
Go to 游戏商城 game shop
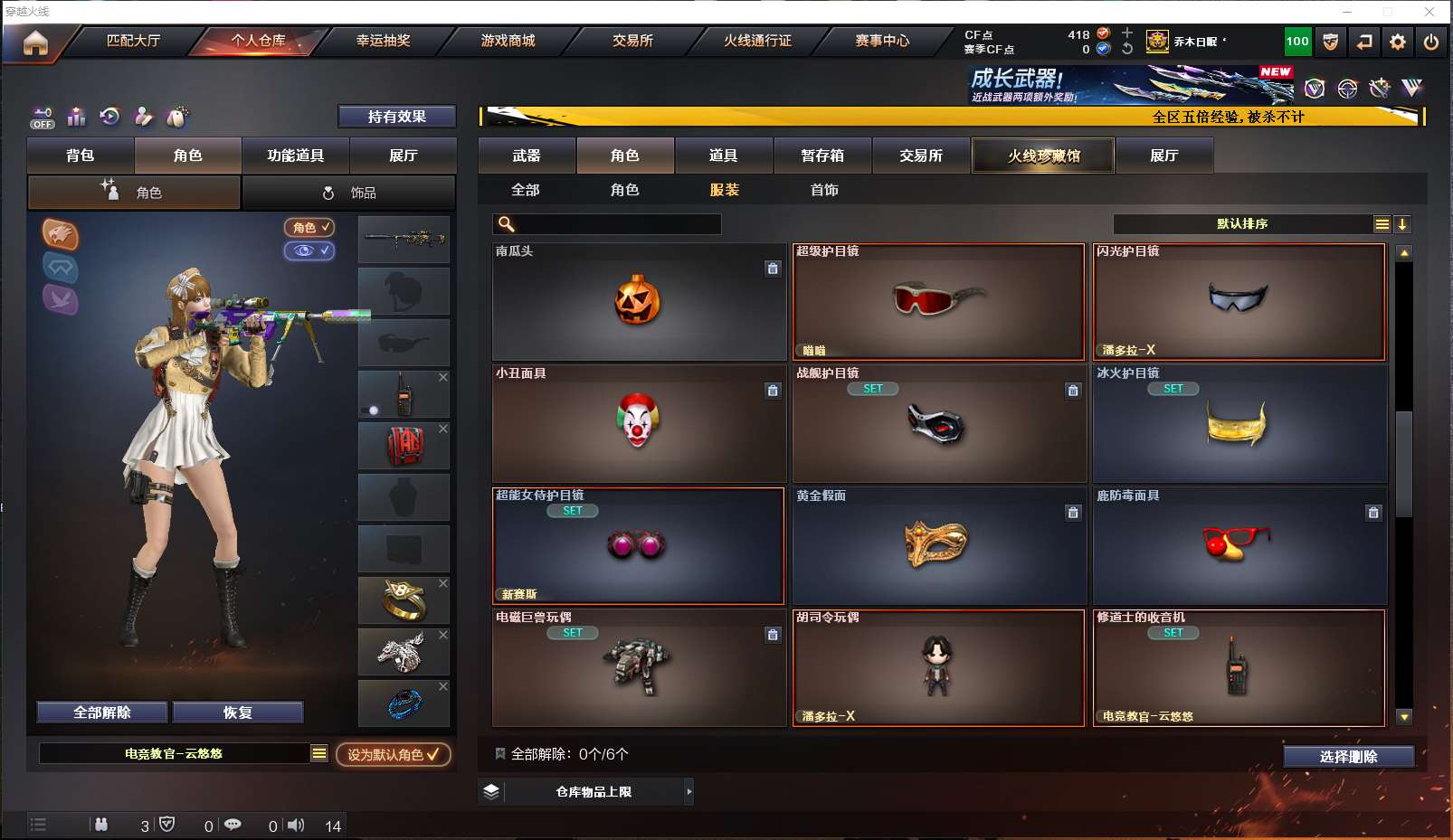coord(508,41)
